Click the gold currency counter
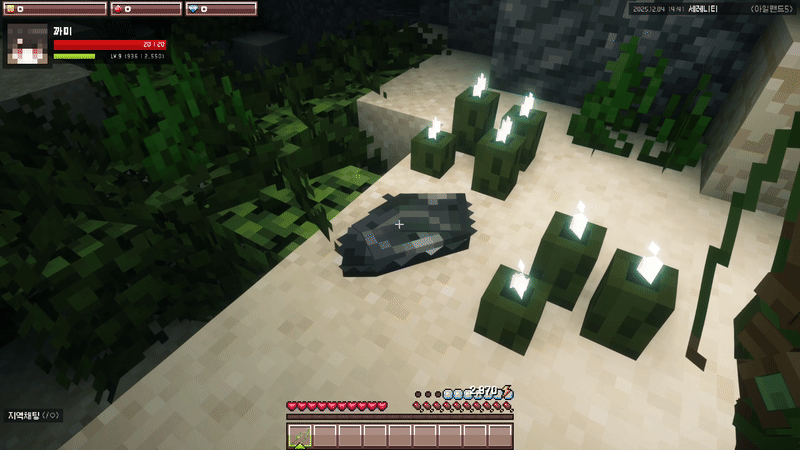The image size is (800, 450). (x=56, y=9)
